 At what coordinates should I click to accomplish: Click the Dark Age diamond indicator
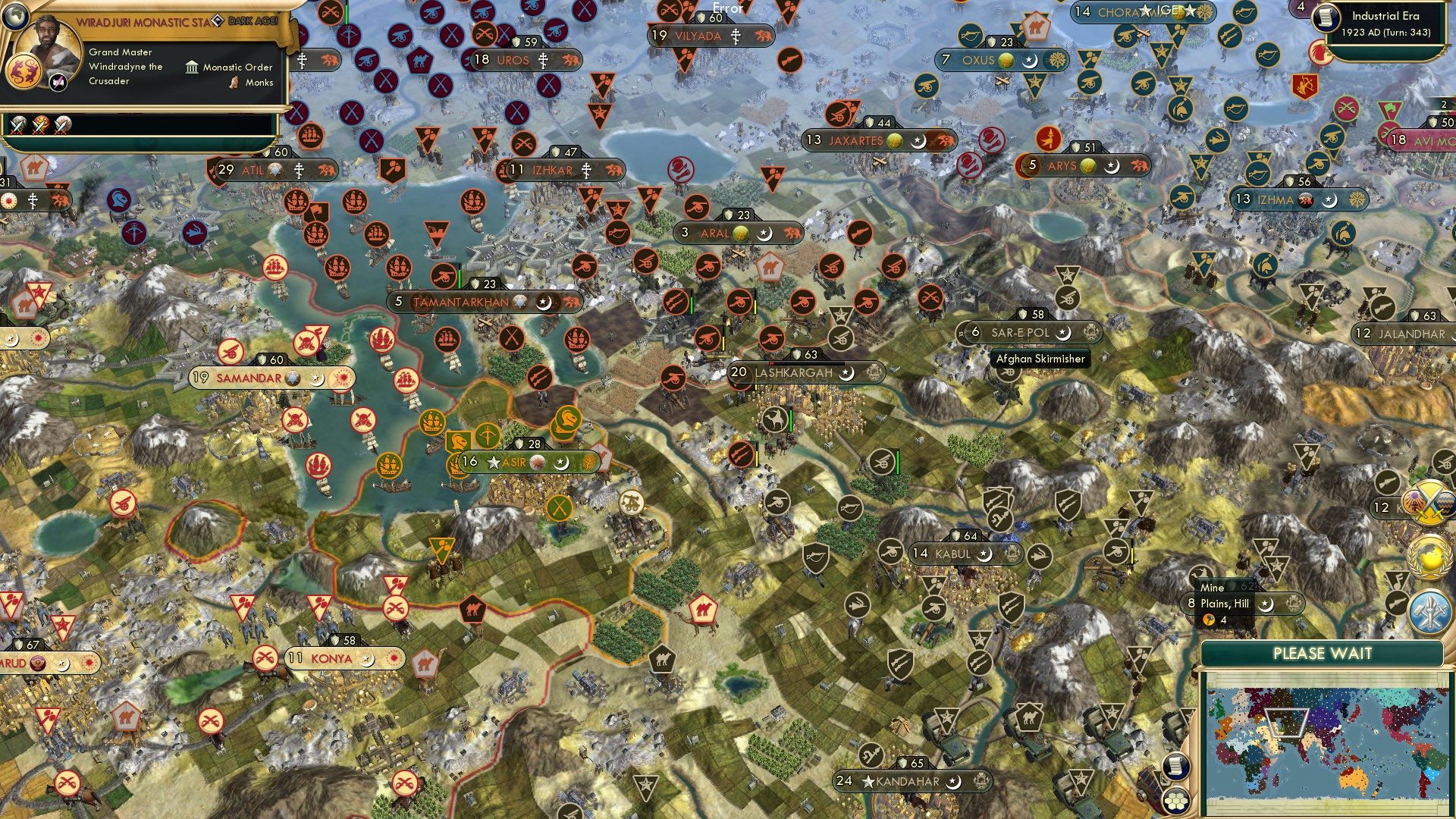point(218,20)
